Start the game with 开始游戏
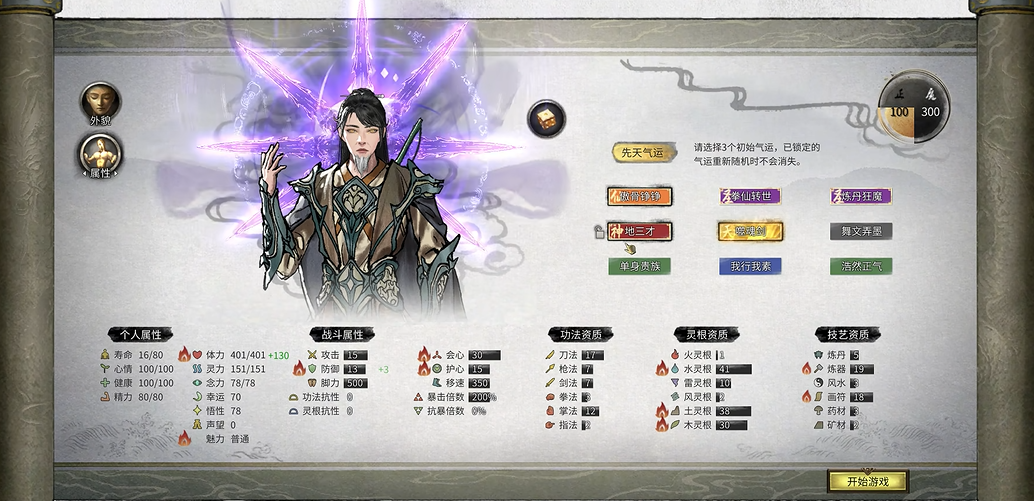The width and height of the screenshot is (1034, 501). 867,482
